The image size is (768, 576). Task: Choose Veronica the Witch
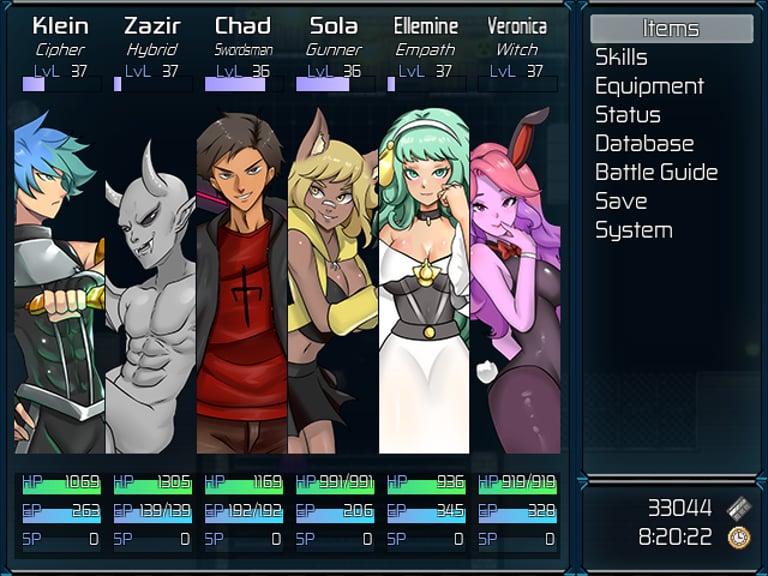(516, 280)
